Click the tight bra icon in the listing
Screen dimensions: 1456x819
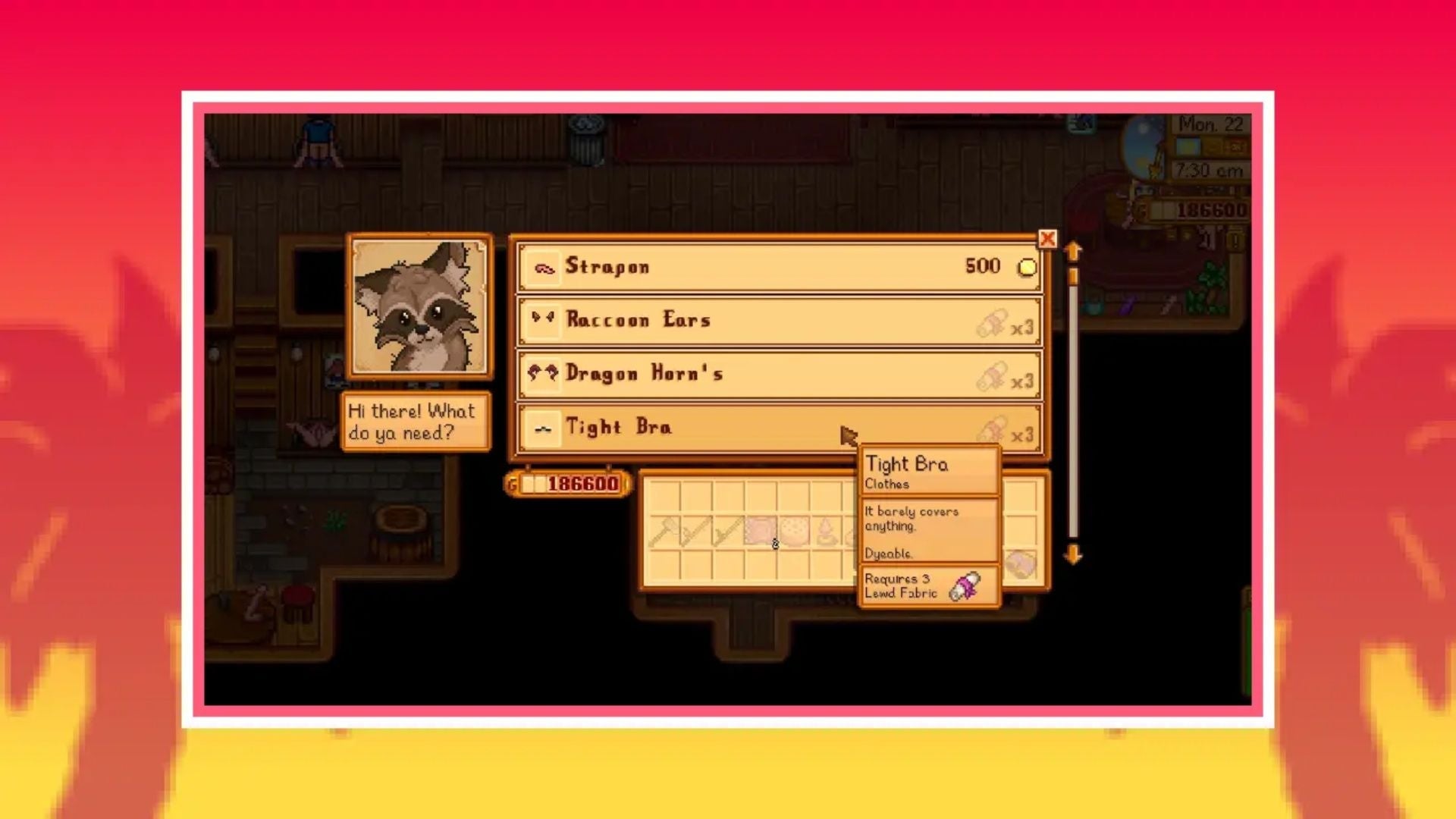[543, 427]
